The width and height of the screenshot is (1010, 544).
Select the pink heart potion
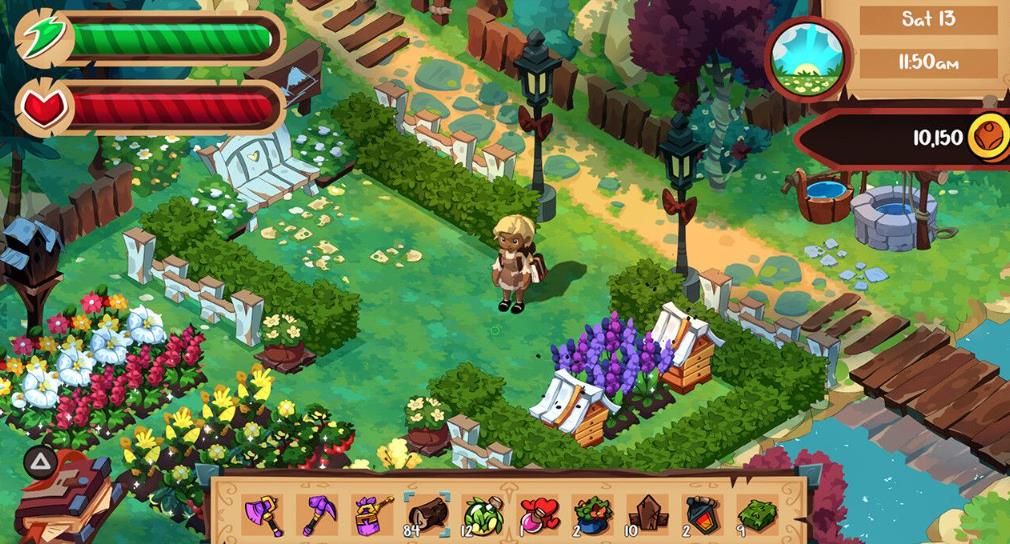coord(538,513)
